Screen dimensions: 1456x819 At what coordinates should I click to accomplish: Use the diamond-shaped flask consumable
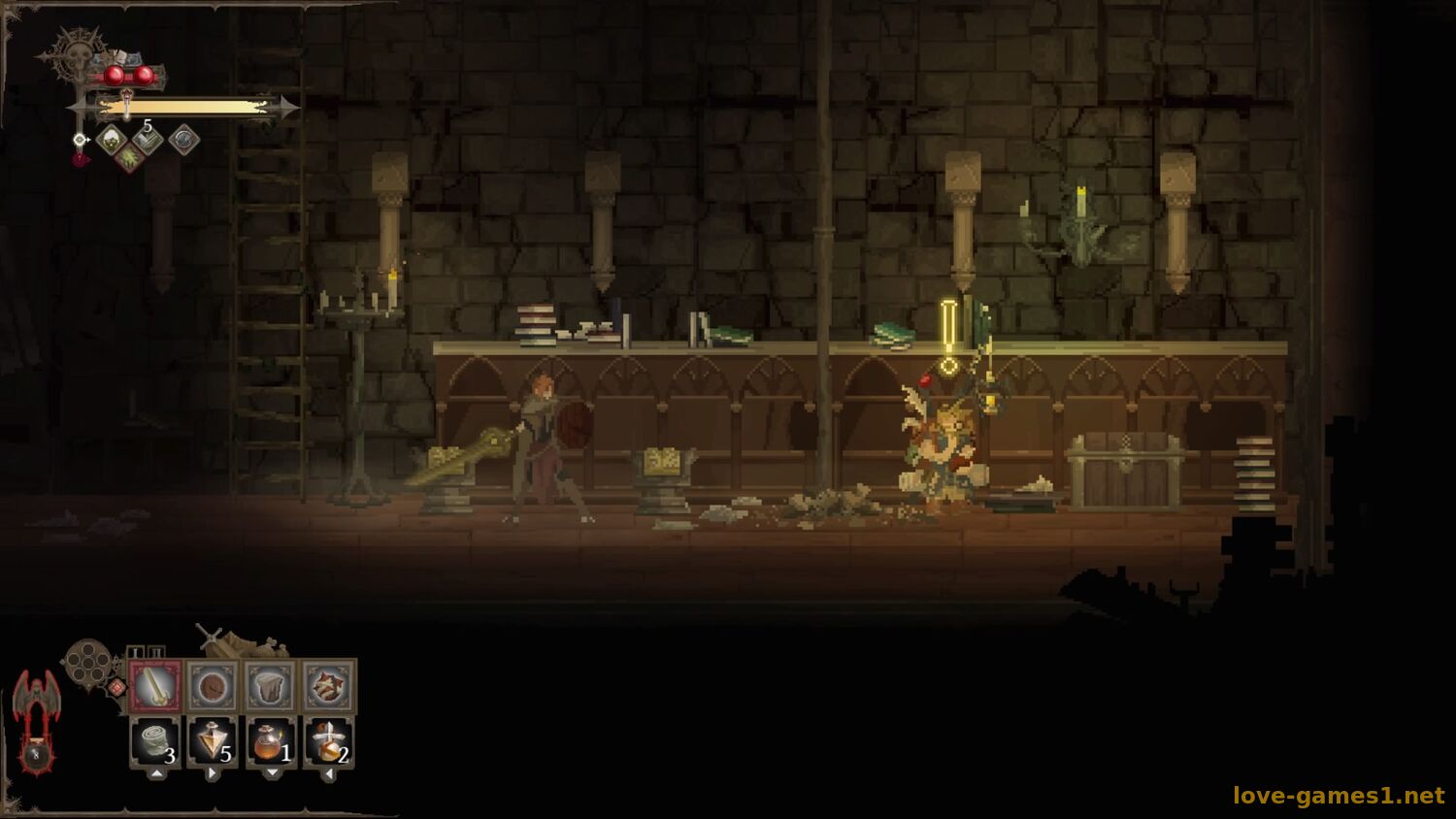(213, 743)
